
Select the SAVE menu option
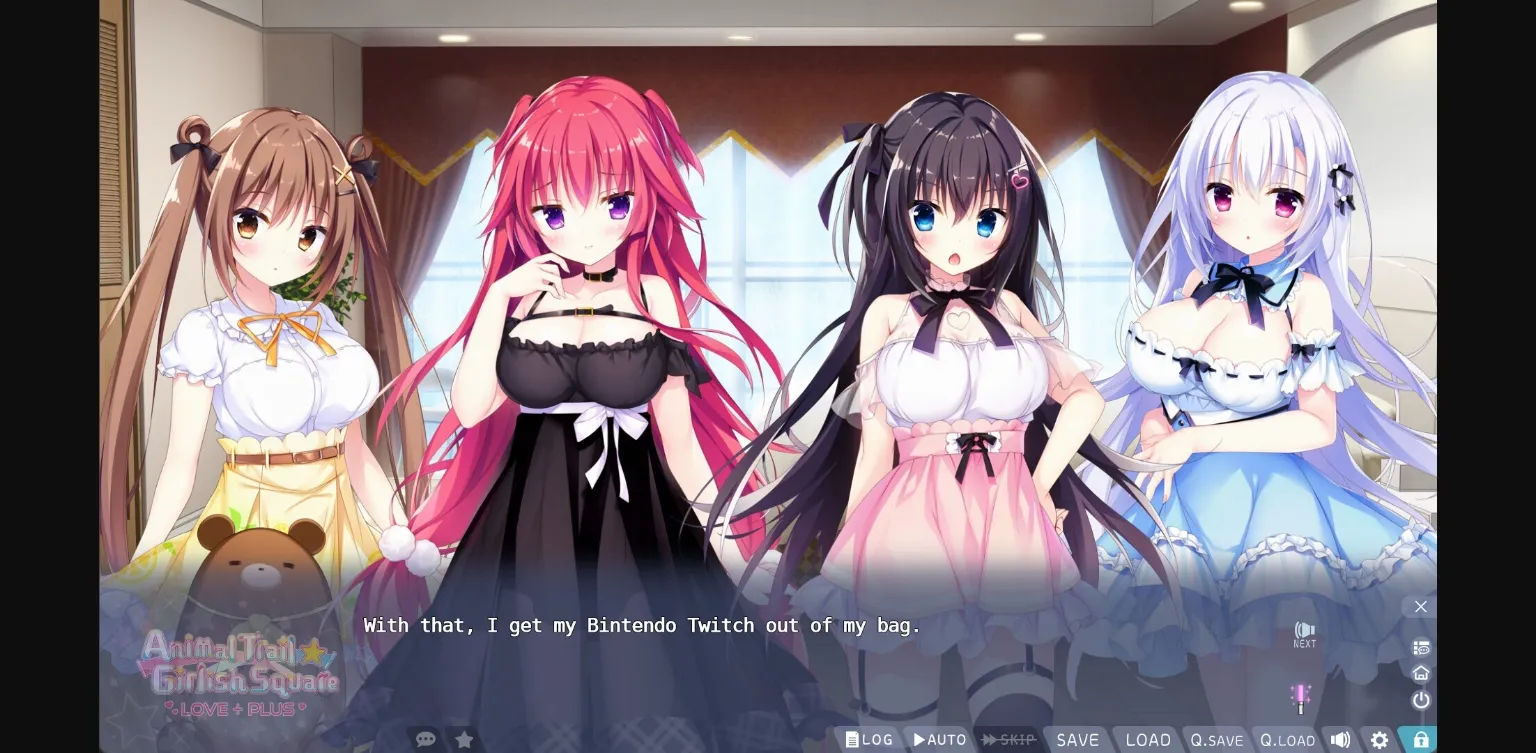[1078, 739]
